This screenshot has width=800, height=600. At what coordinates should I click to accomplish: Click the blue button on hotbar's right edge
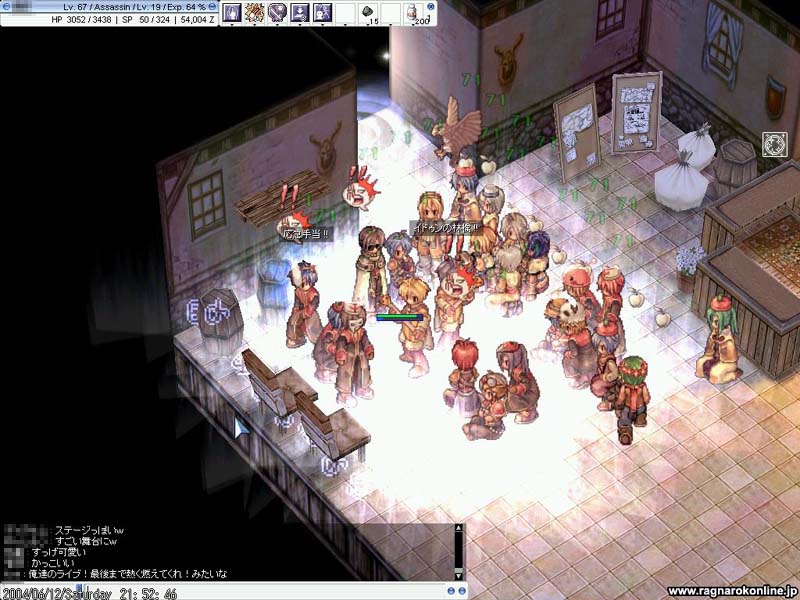[431, 6]
